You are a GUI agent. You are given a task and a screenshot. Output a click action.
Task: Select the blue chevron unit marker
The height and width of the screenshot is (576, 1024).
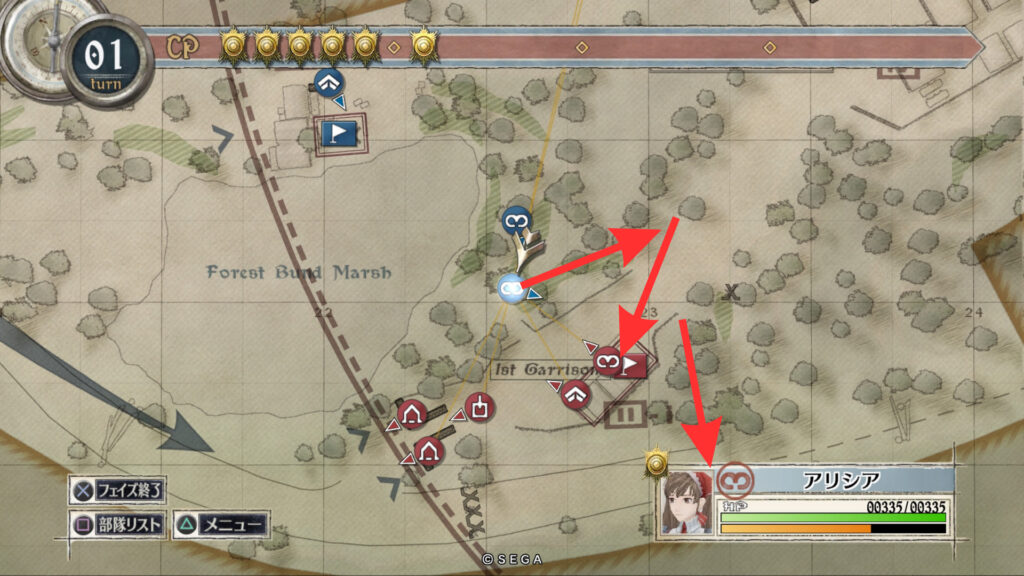pos(326,82)
